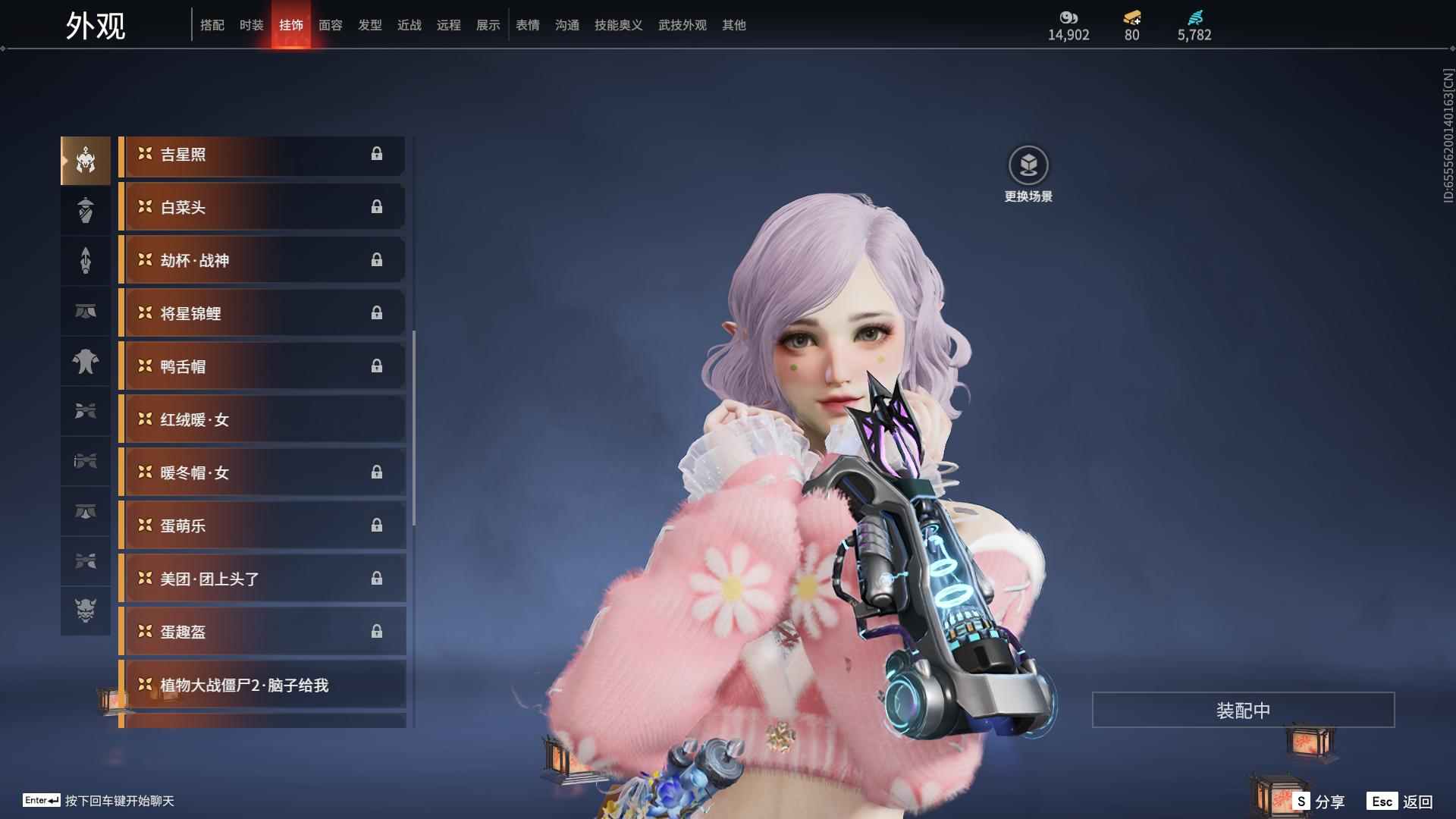This screenshot has width=1456, height=819.
Task: Choose the 吉星照 accessory
Action: [x=262, y=155]
